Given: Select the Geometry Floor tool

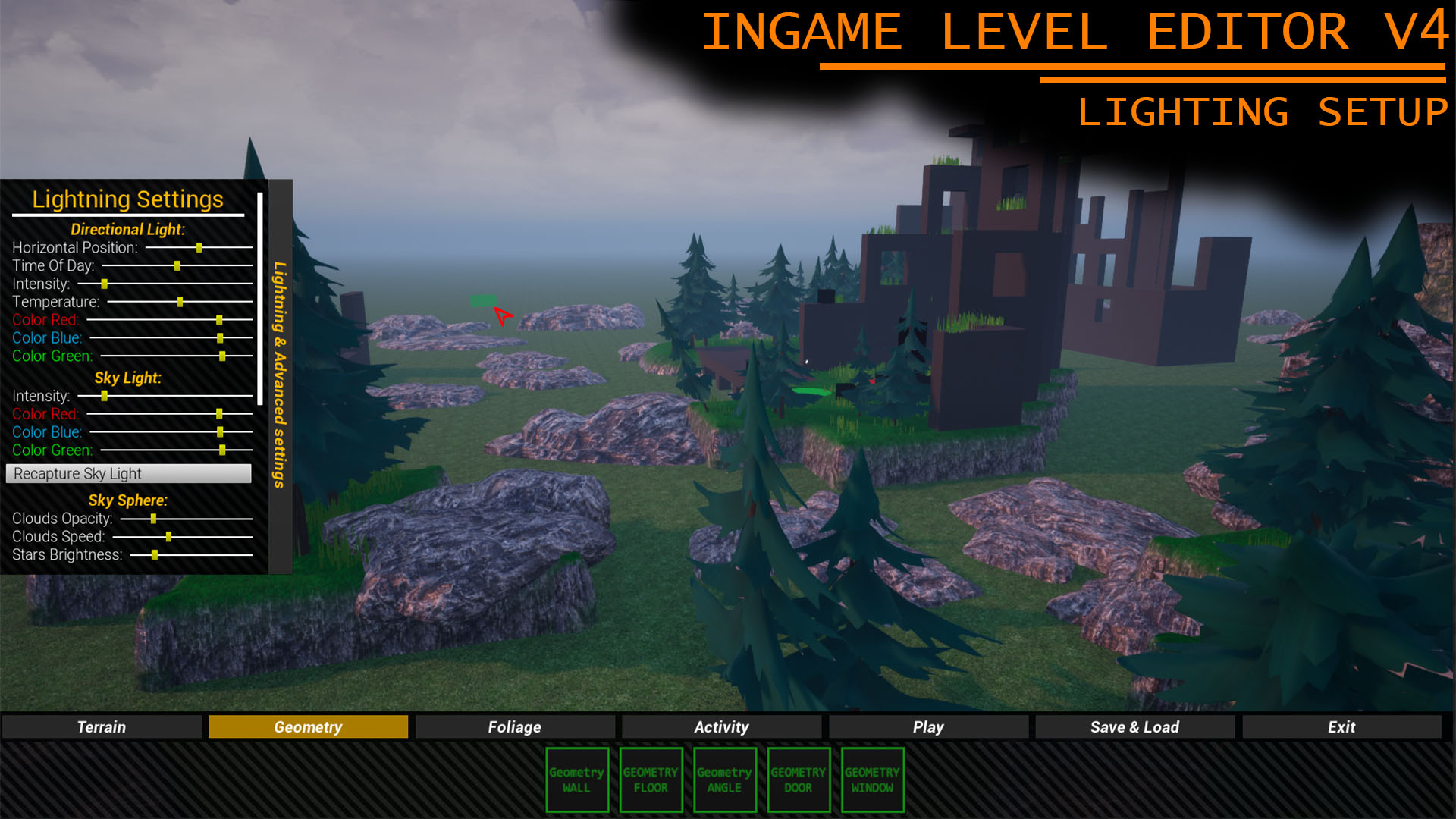Looking at the screenshot, I should [x=651, y=780].
